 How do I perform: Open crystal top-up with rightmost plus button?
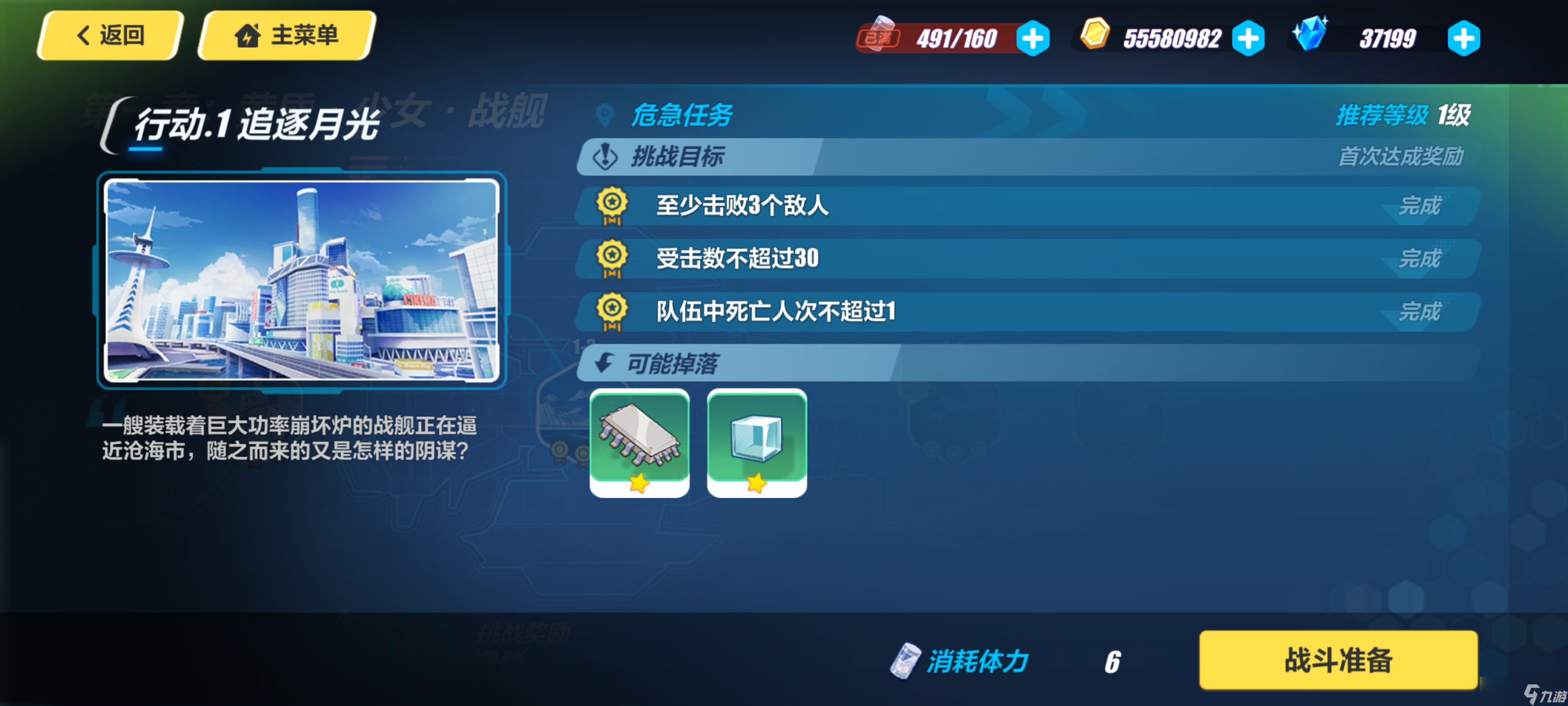pyautogui.click(x=1463, y=38)
